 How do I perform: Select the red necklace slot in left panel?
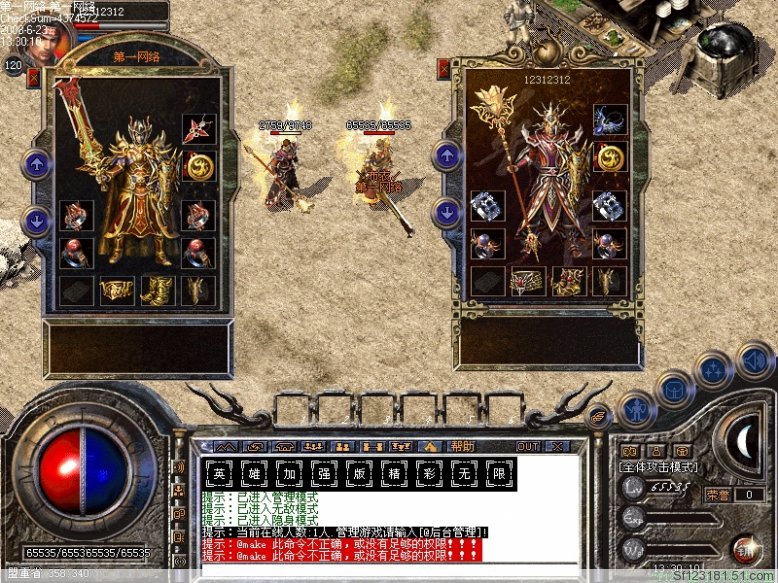click(198, 129)
